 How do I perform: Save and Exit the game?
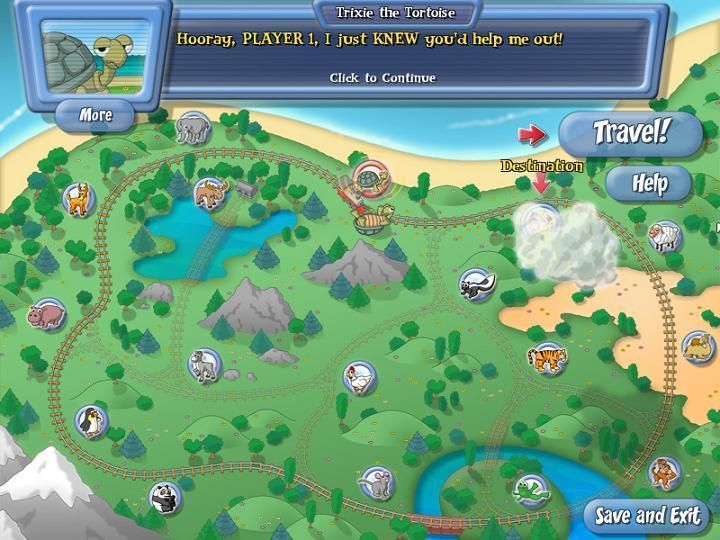click(x=646, y=516)
